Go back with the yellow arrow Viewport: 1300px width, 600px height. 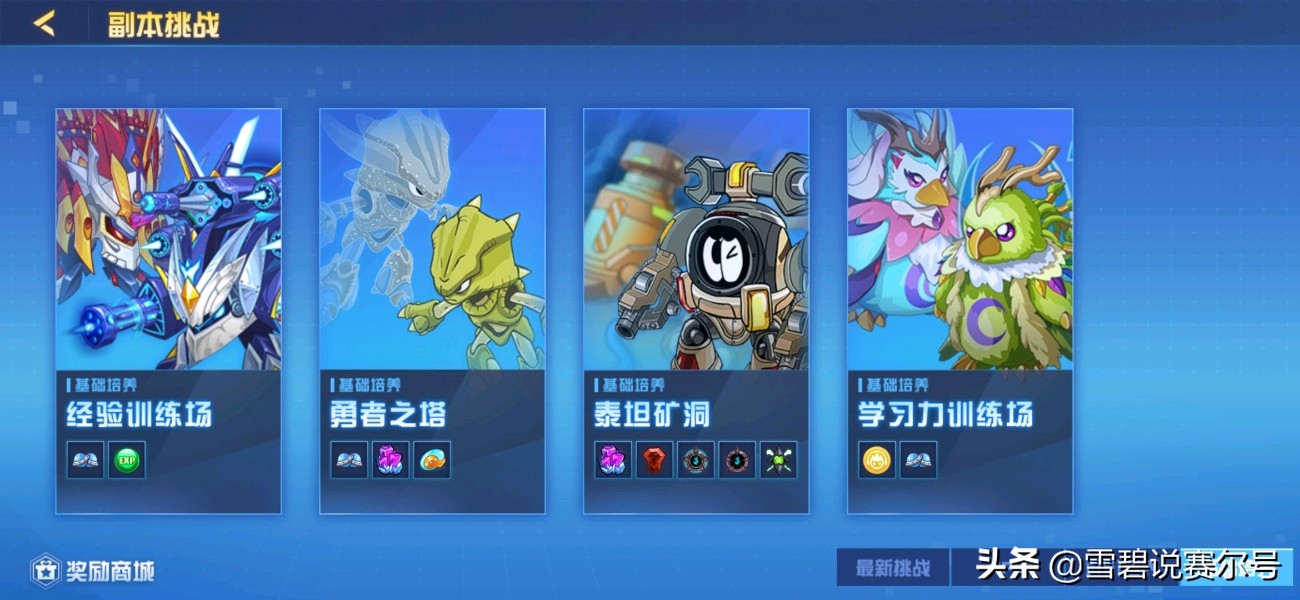pyautogui.click(x=45, y=23)
